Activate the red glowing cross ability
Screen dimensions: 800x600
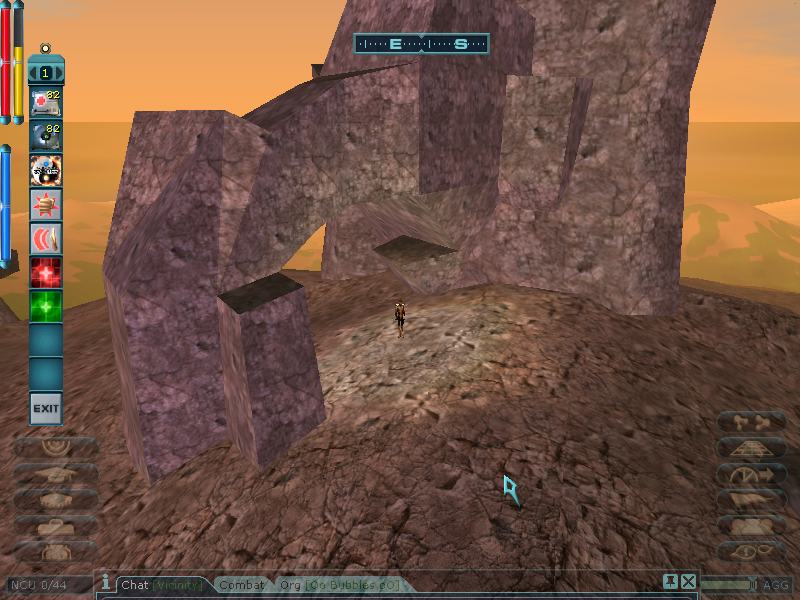pyautogui.click(x=46, y=272)
